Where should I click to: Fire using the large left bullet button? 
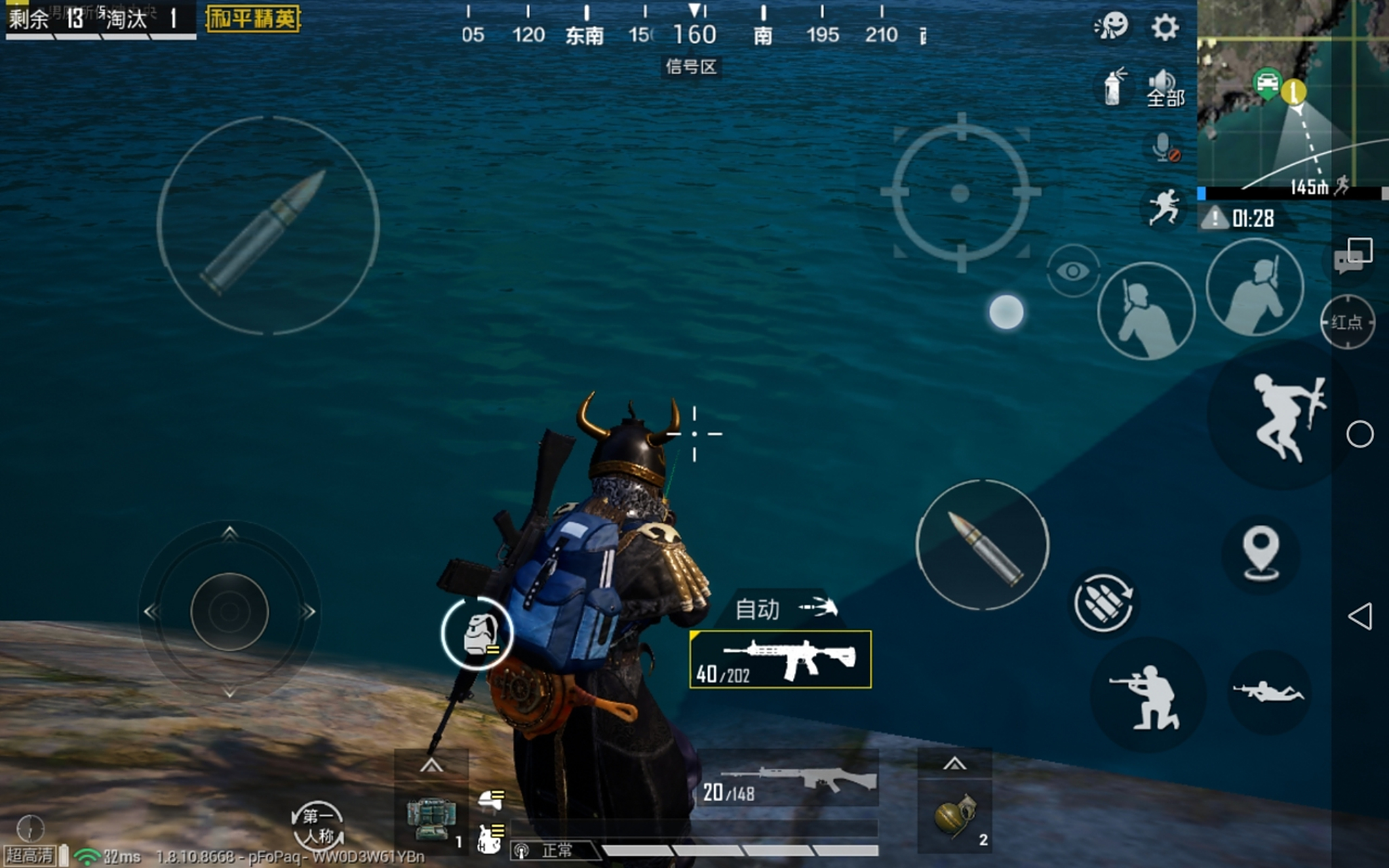[268, 226]
